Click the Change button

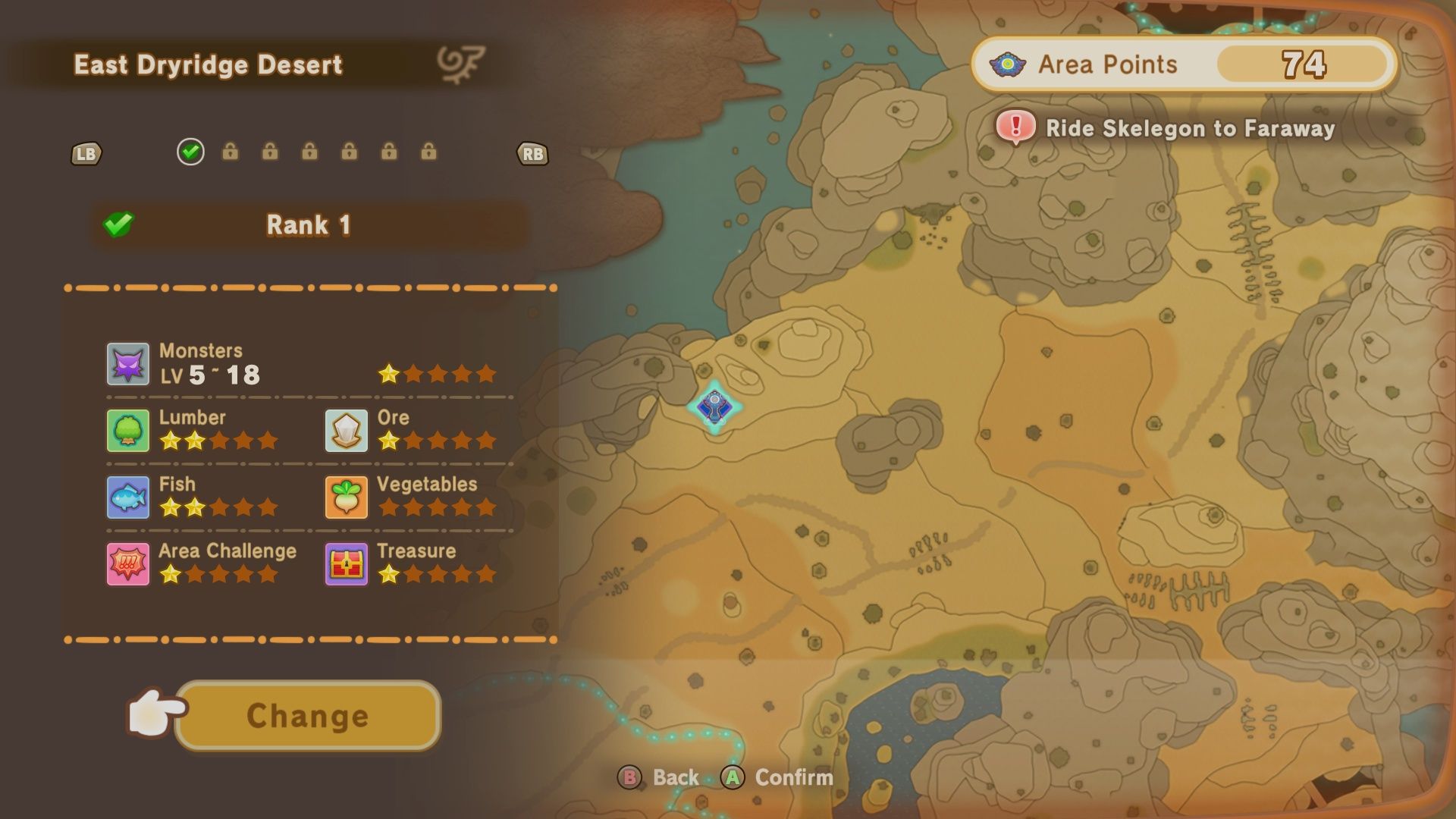coord(307,716)
